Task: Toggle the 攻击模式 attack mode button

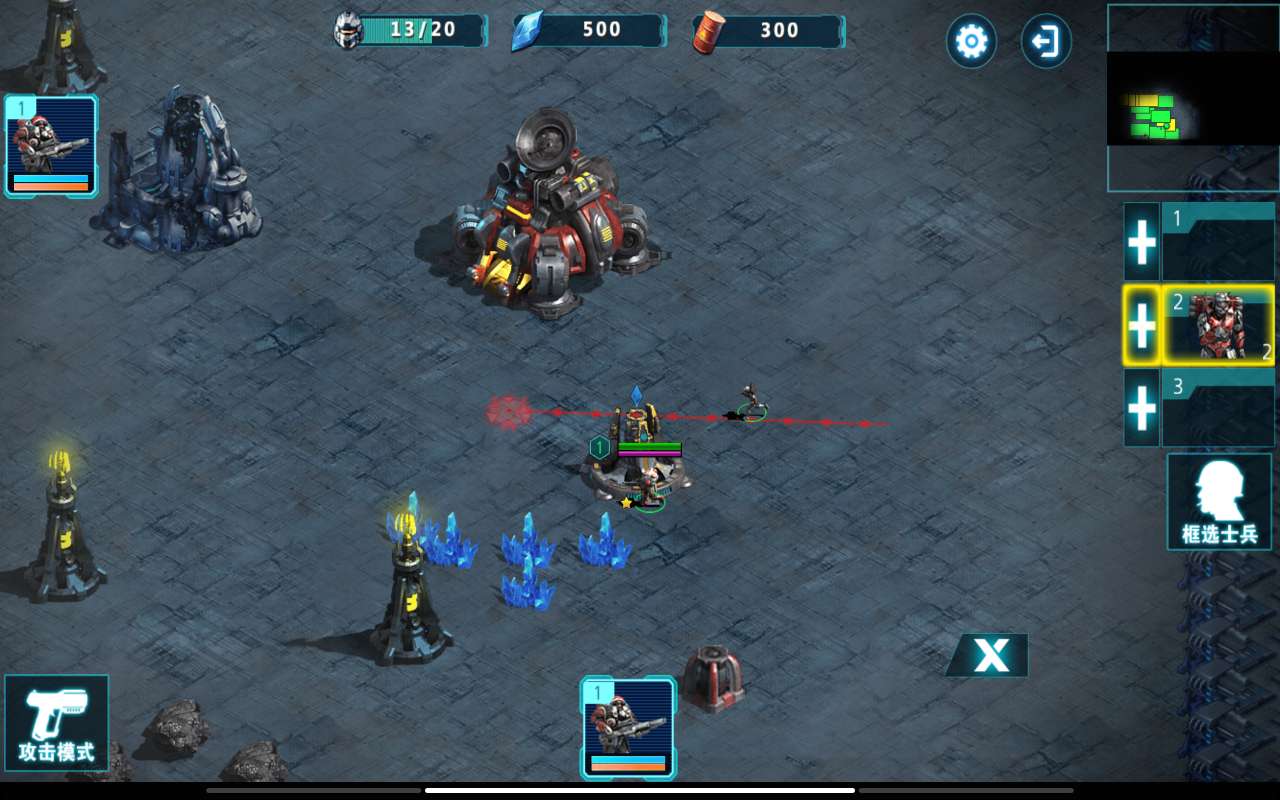Action: [56, 722]
